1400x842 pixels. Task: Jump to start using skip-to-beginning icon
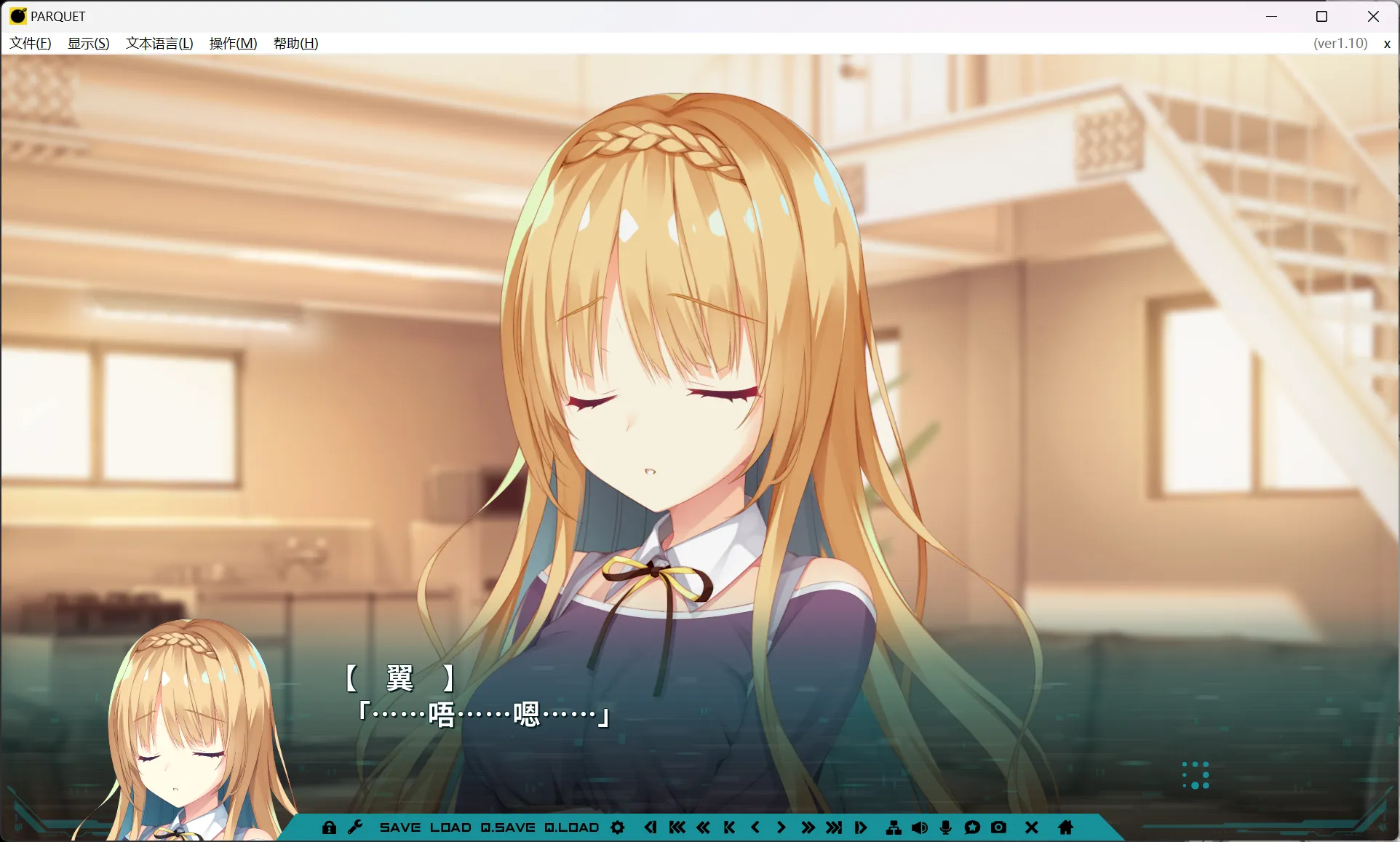click(677, 827)
